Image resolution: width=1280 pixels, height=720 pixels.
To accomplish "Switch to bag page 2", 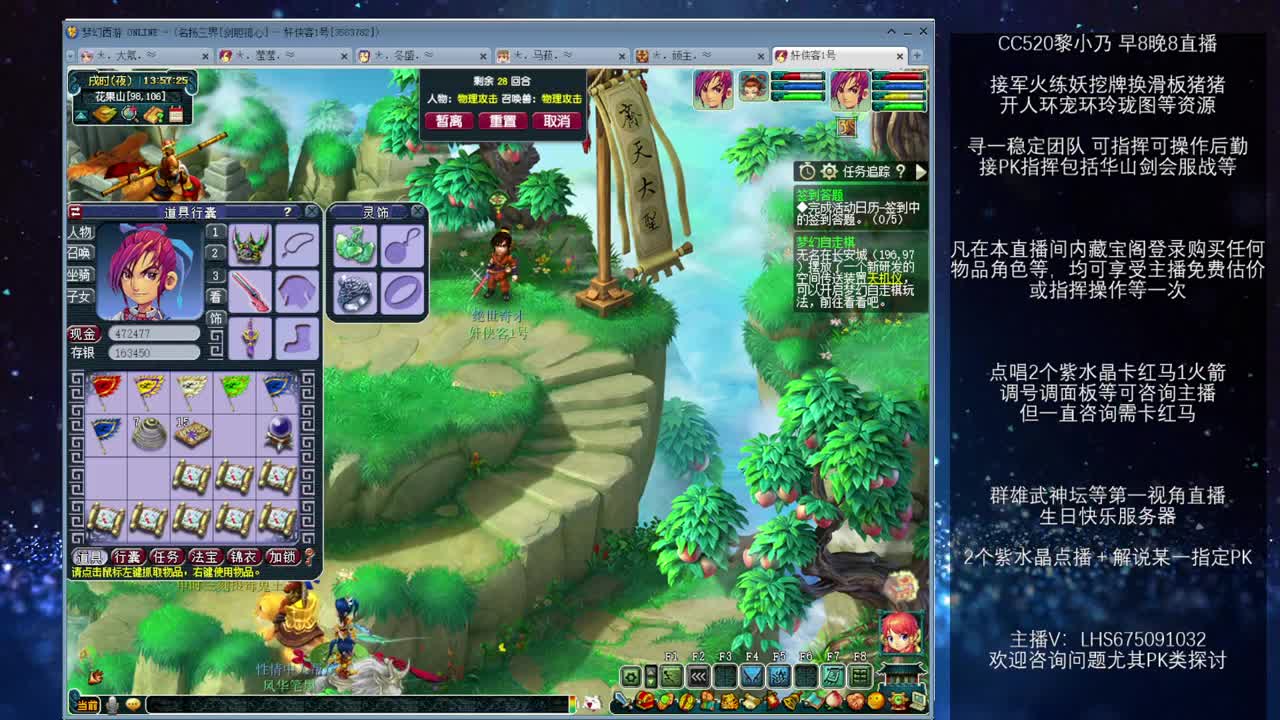I will [215, 252].
